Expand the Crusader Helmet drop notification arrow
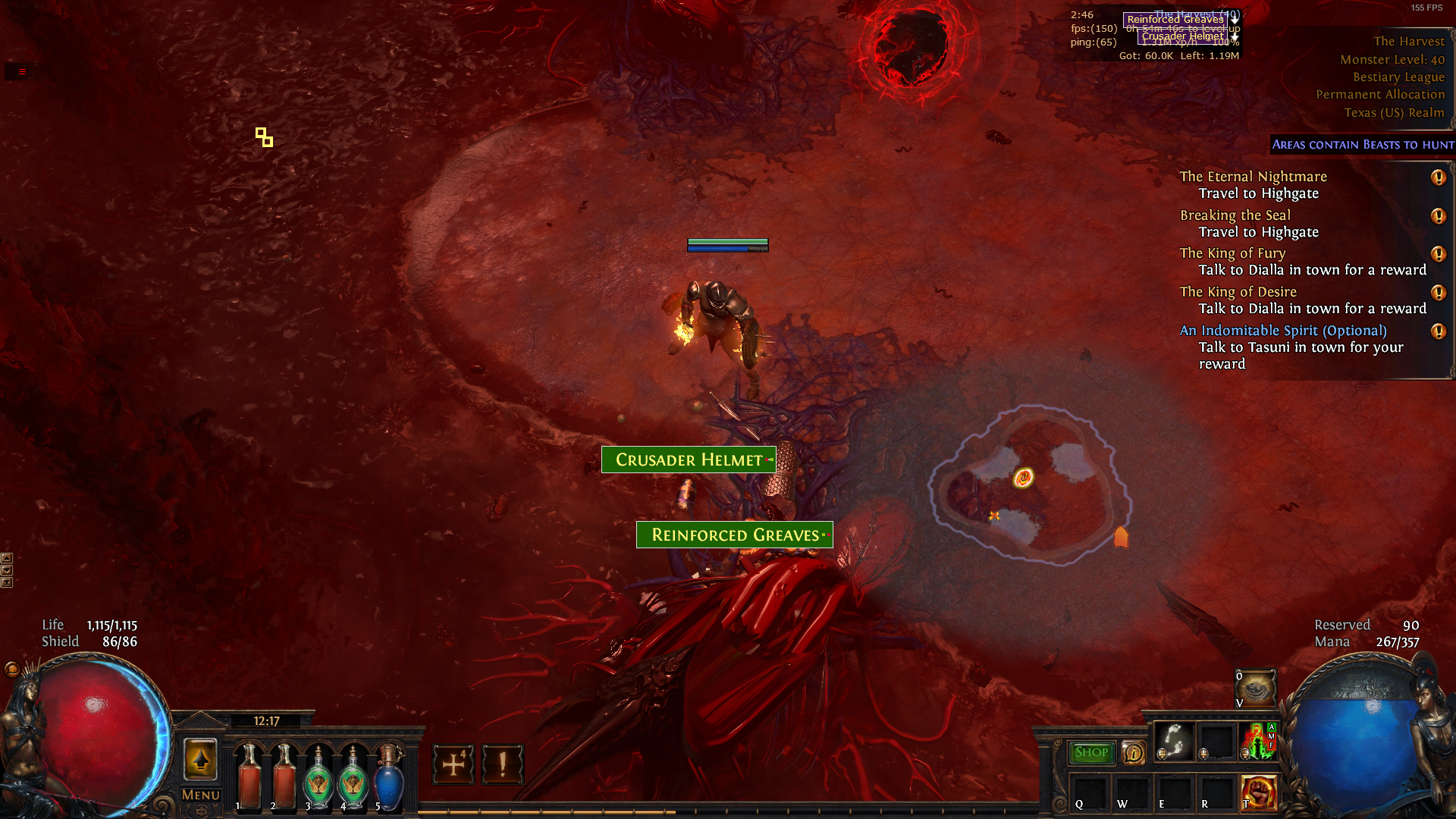Image resolution: width=1456 pixels, height=819 pixels. [1235, 36]
